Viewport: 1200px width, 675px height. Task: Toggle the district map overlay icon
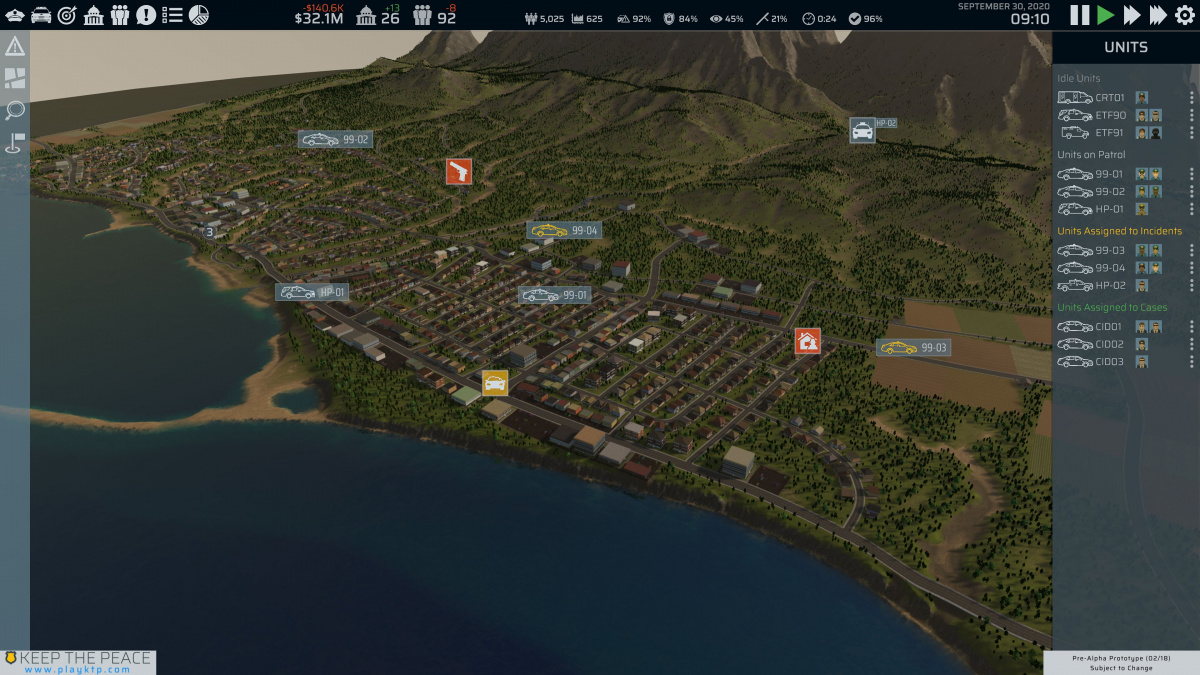(x=15, y=79)
